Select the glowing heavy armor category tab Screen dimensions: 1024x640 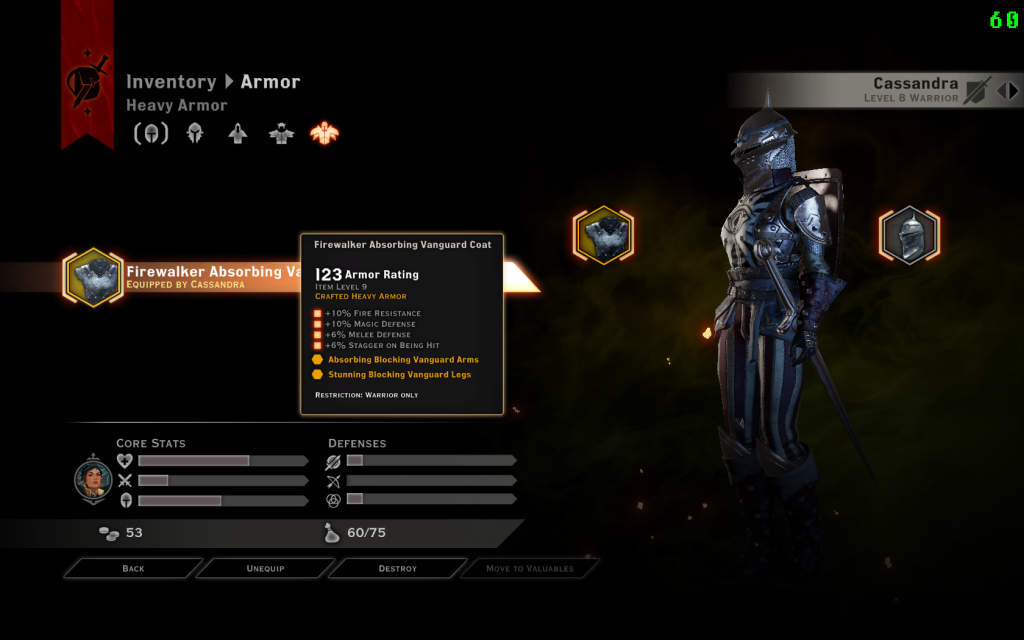(324, 133)
